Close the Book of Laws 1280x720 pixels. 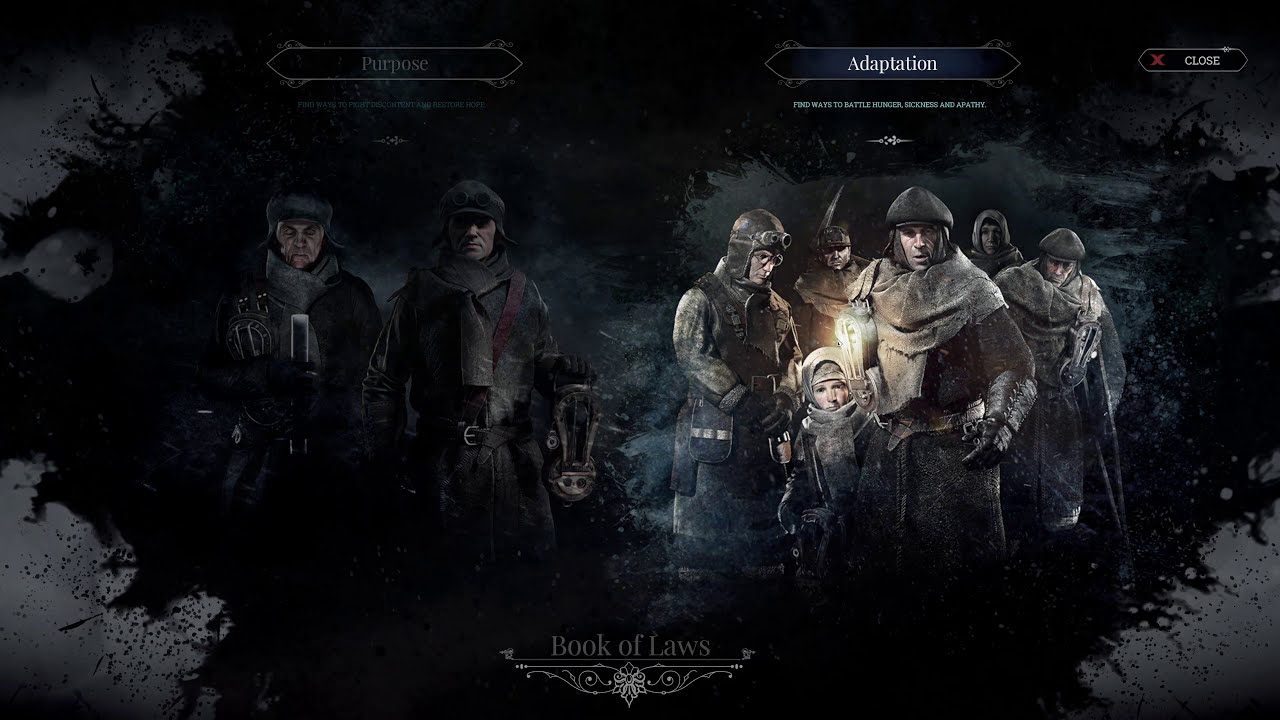pyautogui.click(x=1192, y=61)
